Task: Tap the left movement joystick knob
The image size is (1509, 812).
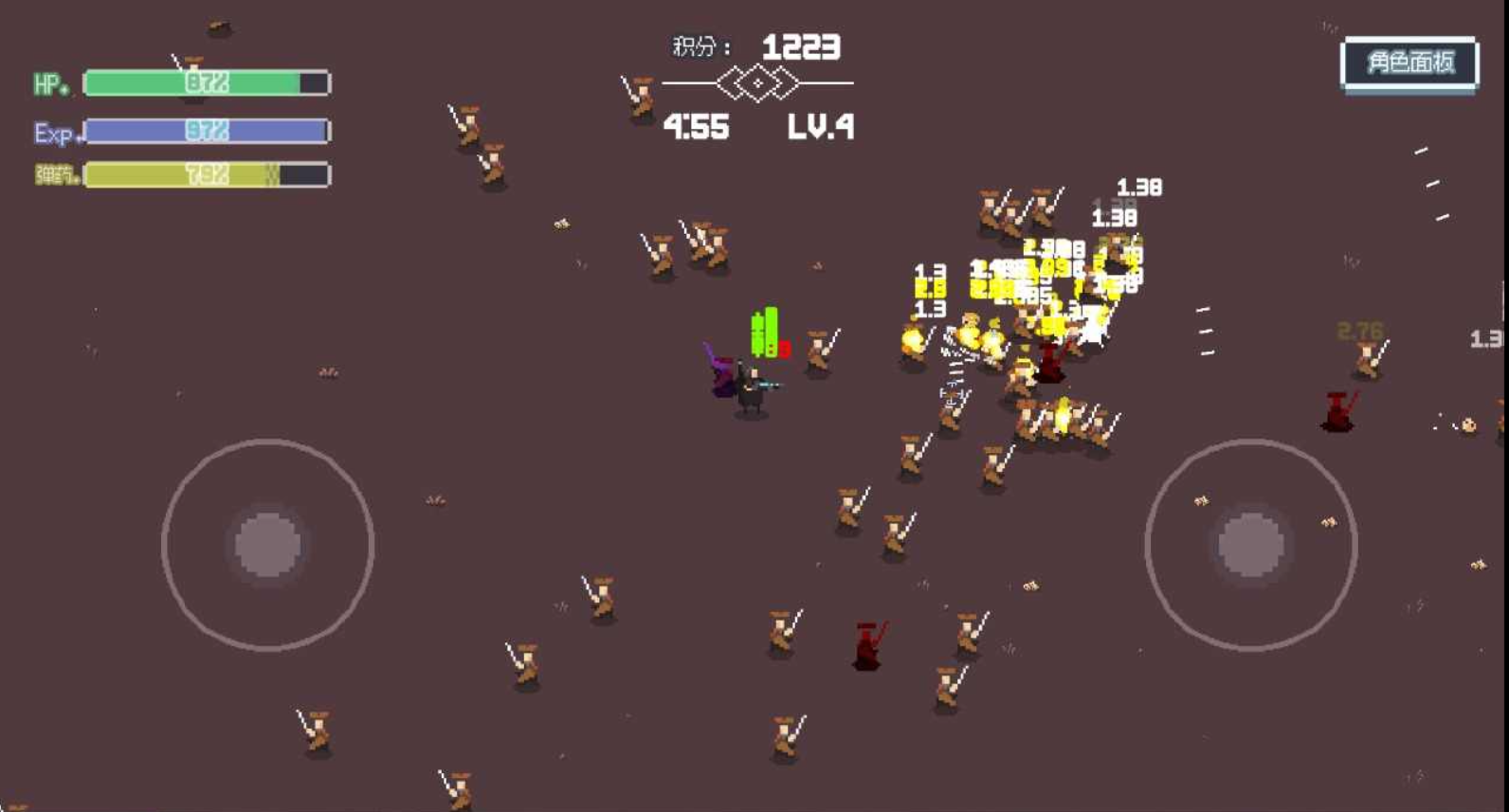Action: tap(268, 545)
